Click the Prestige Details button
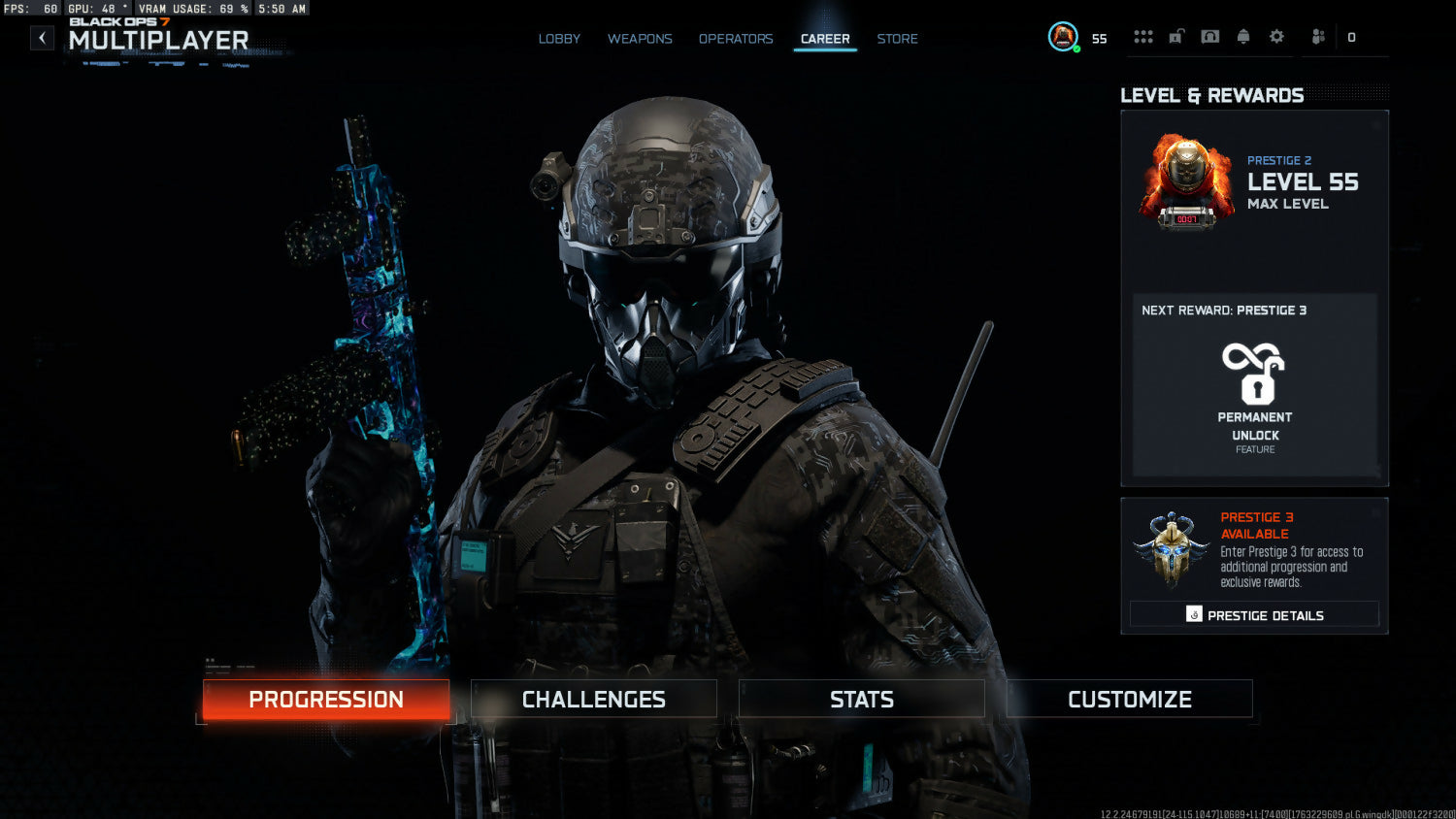The image size is (1456, 819). (x=1254, y=615)
